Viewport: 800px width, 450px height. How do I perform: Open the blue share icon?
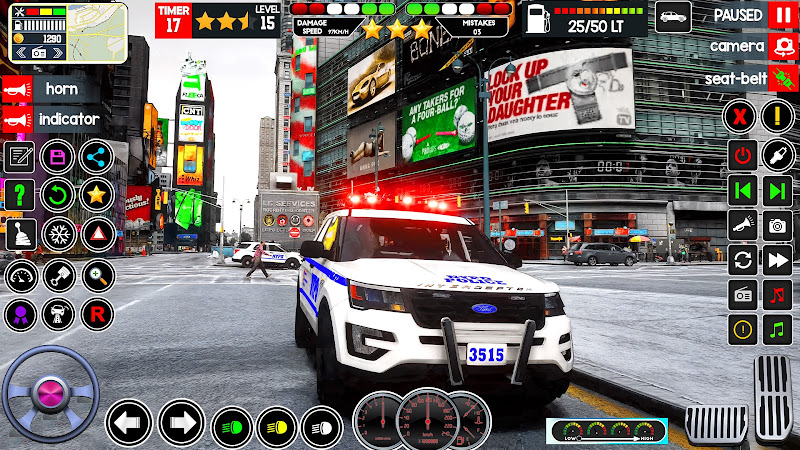tap(97, 156)
